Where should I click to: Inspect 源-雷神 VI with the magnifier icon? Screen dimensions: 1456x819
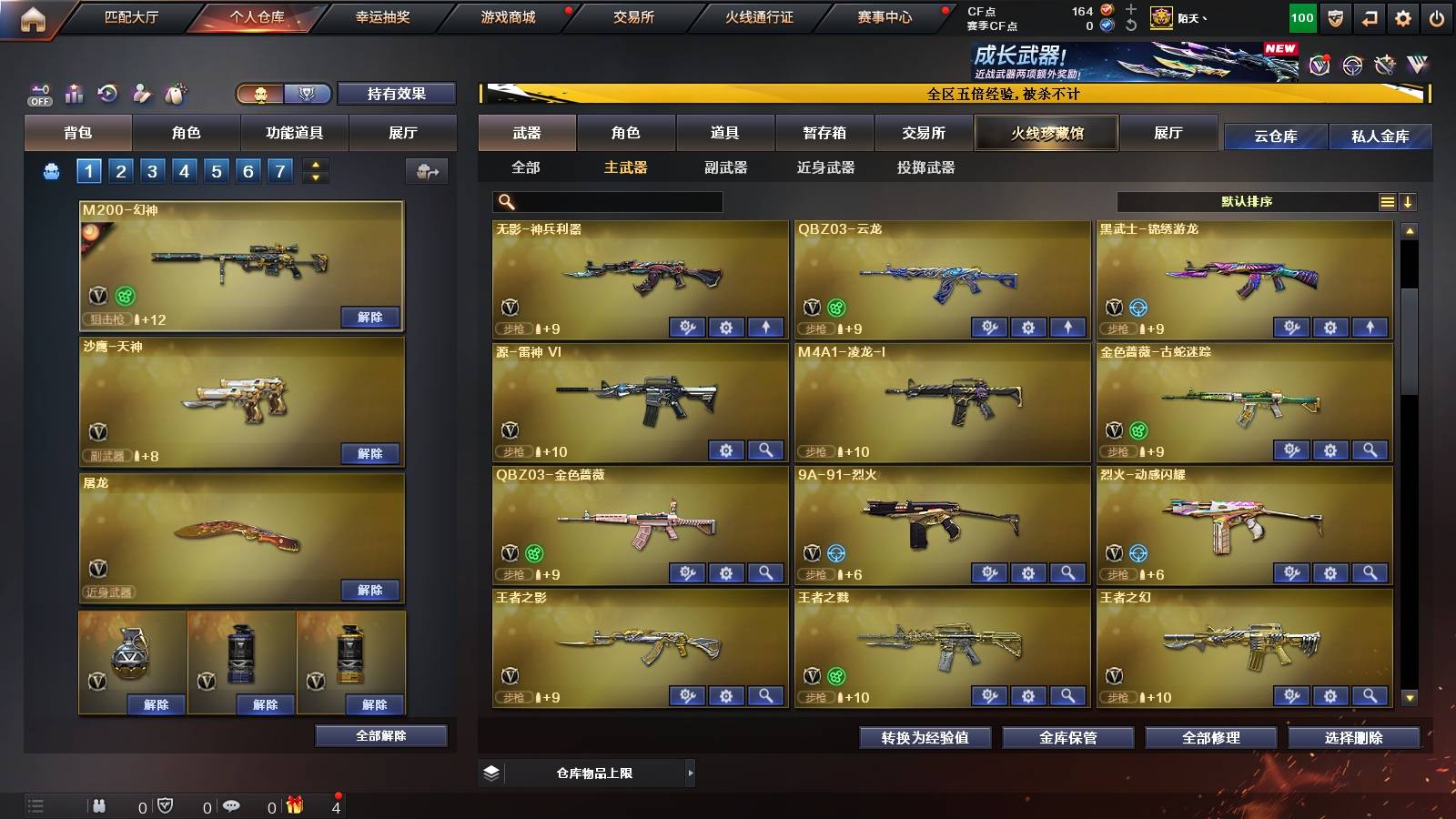765,450
